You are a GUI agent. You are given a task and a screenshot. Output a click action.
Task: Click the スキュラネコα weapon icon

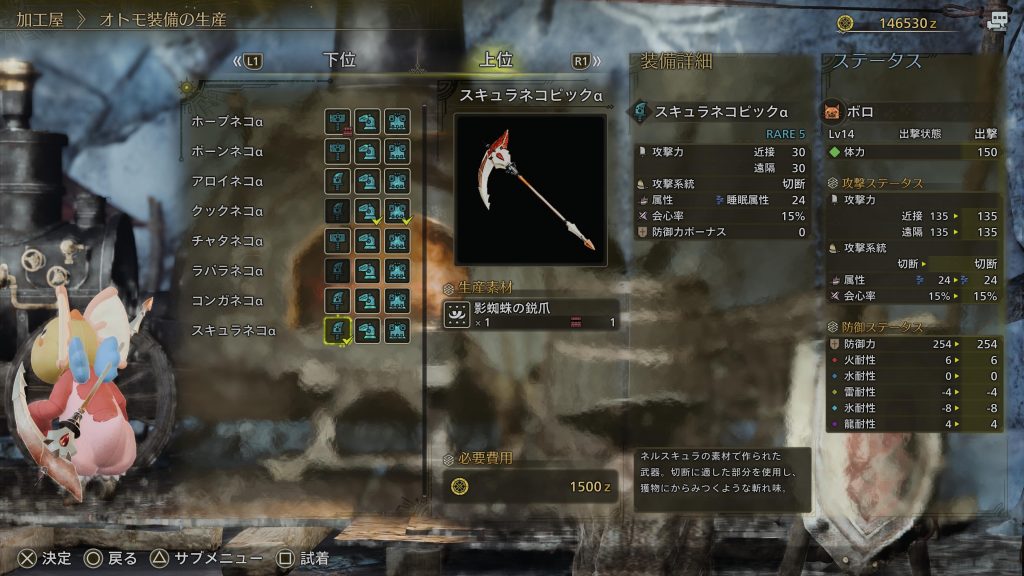coord(338,331)
